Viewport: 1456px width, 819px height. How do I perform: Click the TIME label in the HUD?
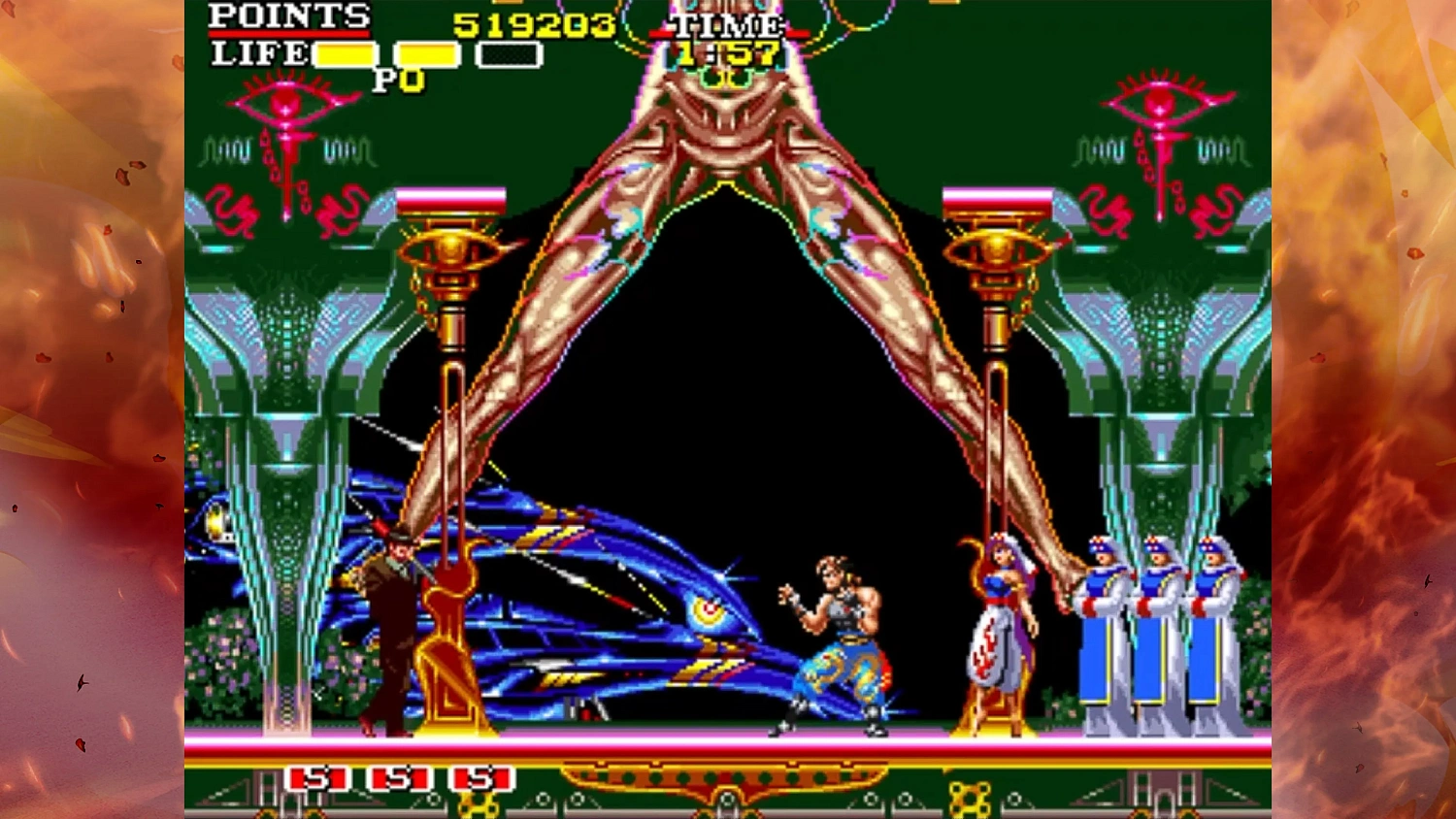click(726, 27)
